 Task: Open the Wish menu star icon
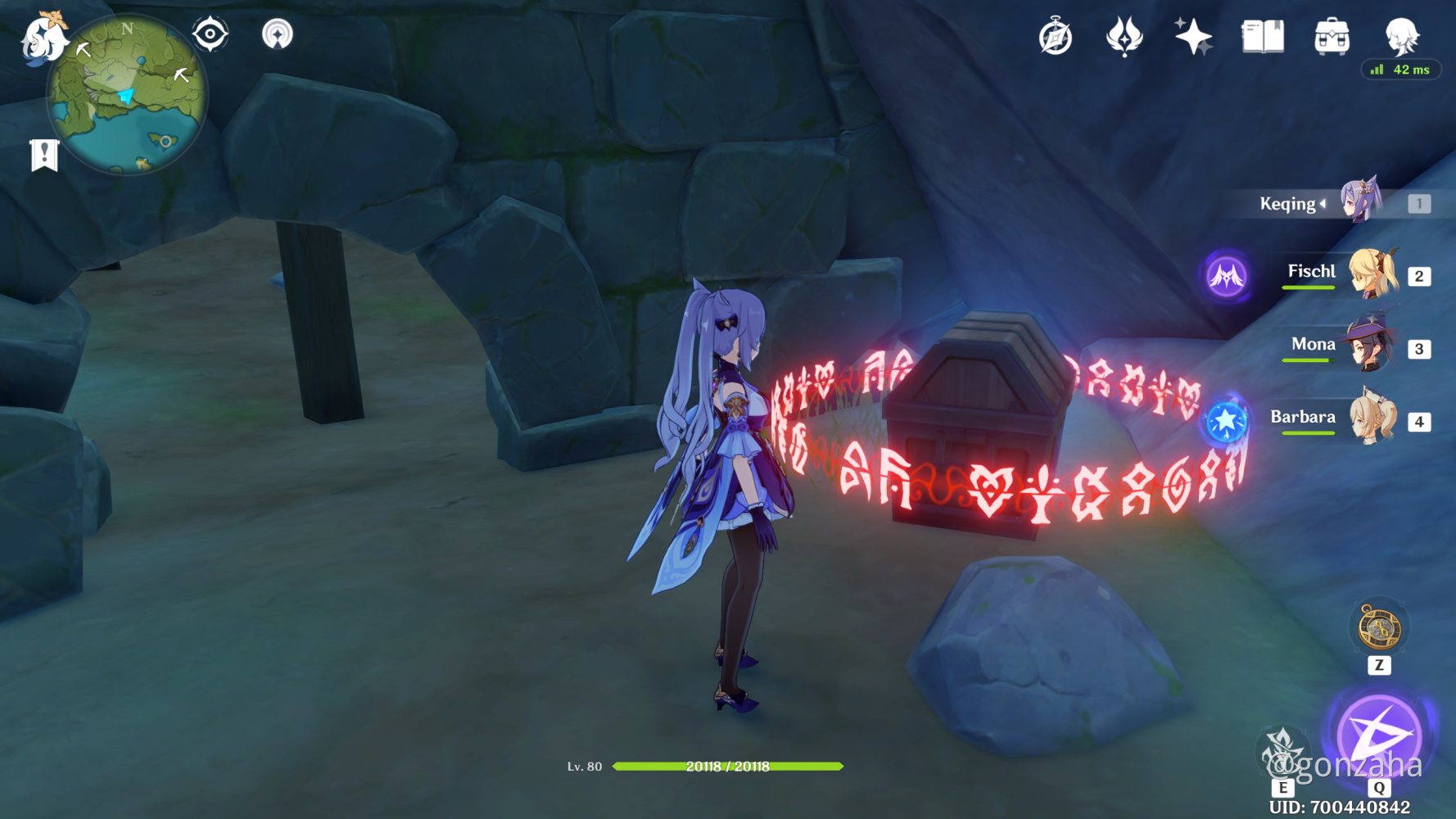tap(1191, 36)
